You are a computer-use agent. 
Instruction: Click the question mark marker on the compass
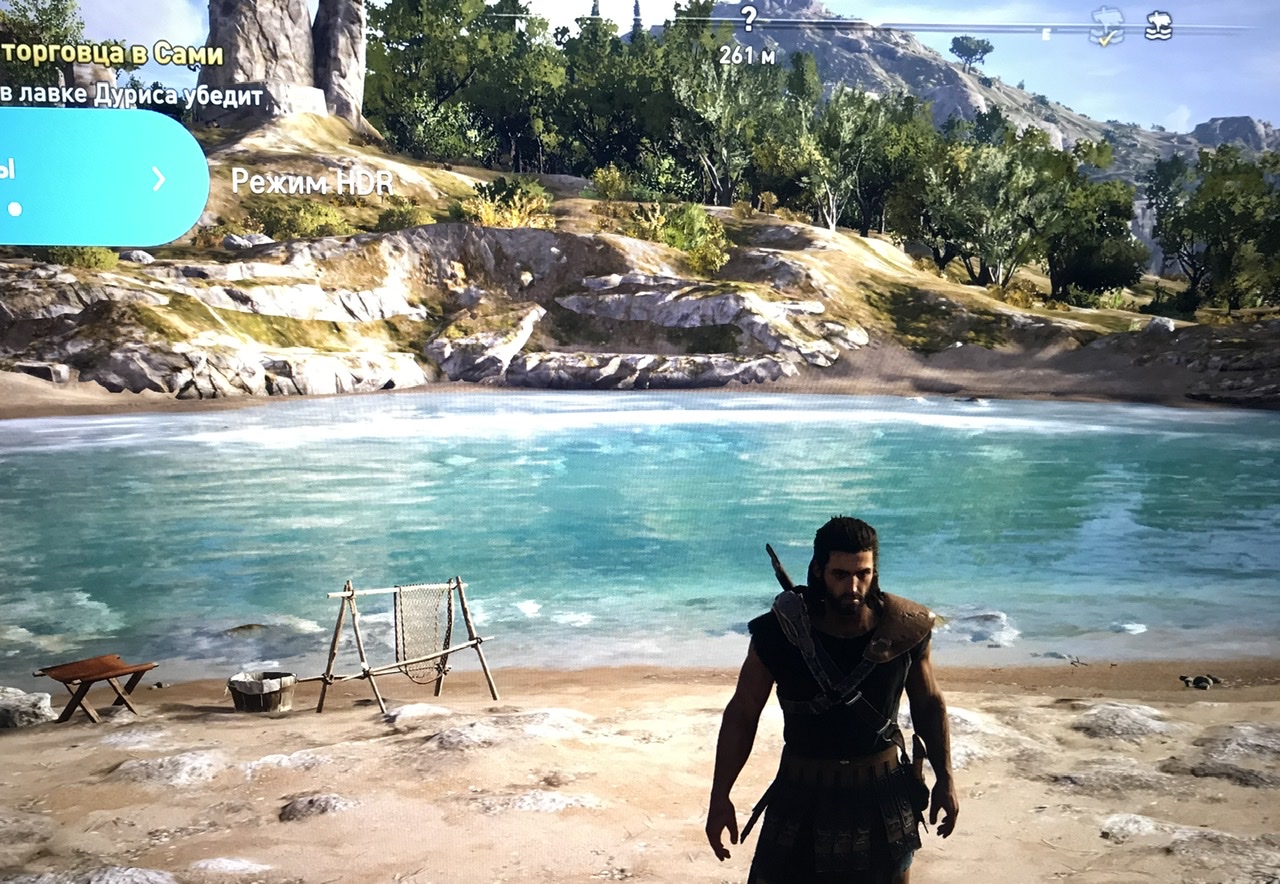tap(748, 19)
